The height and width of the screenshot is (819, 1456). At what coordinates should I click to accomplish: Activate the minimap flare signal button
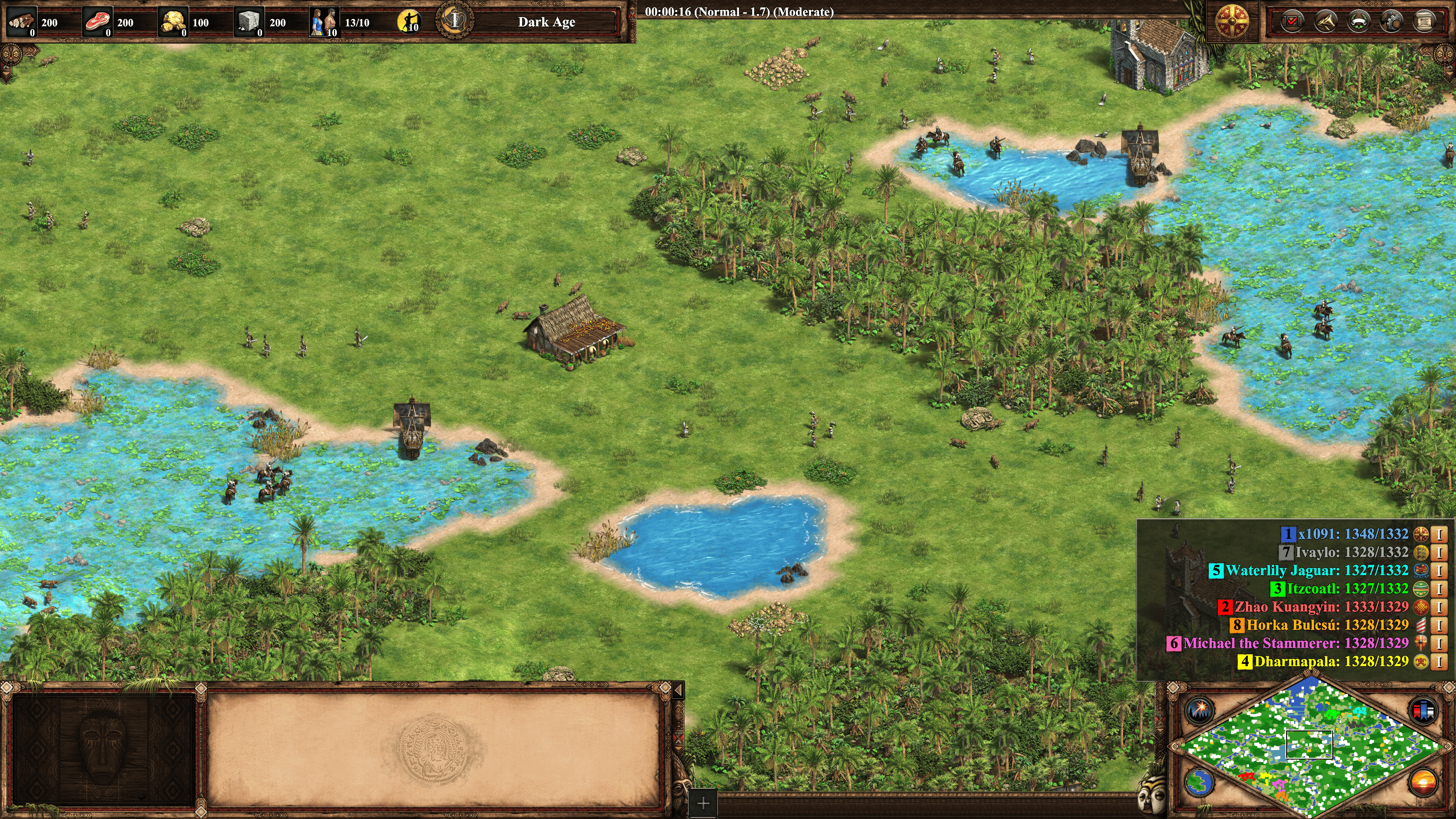1199,709
